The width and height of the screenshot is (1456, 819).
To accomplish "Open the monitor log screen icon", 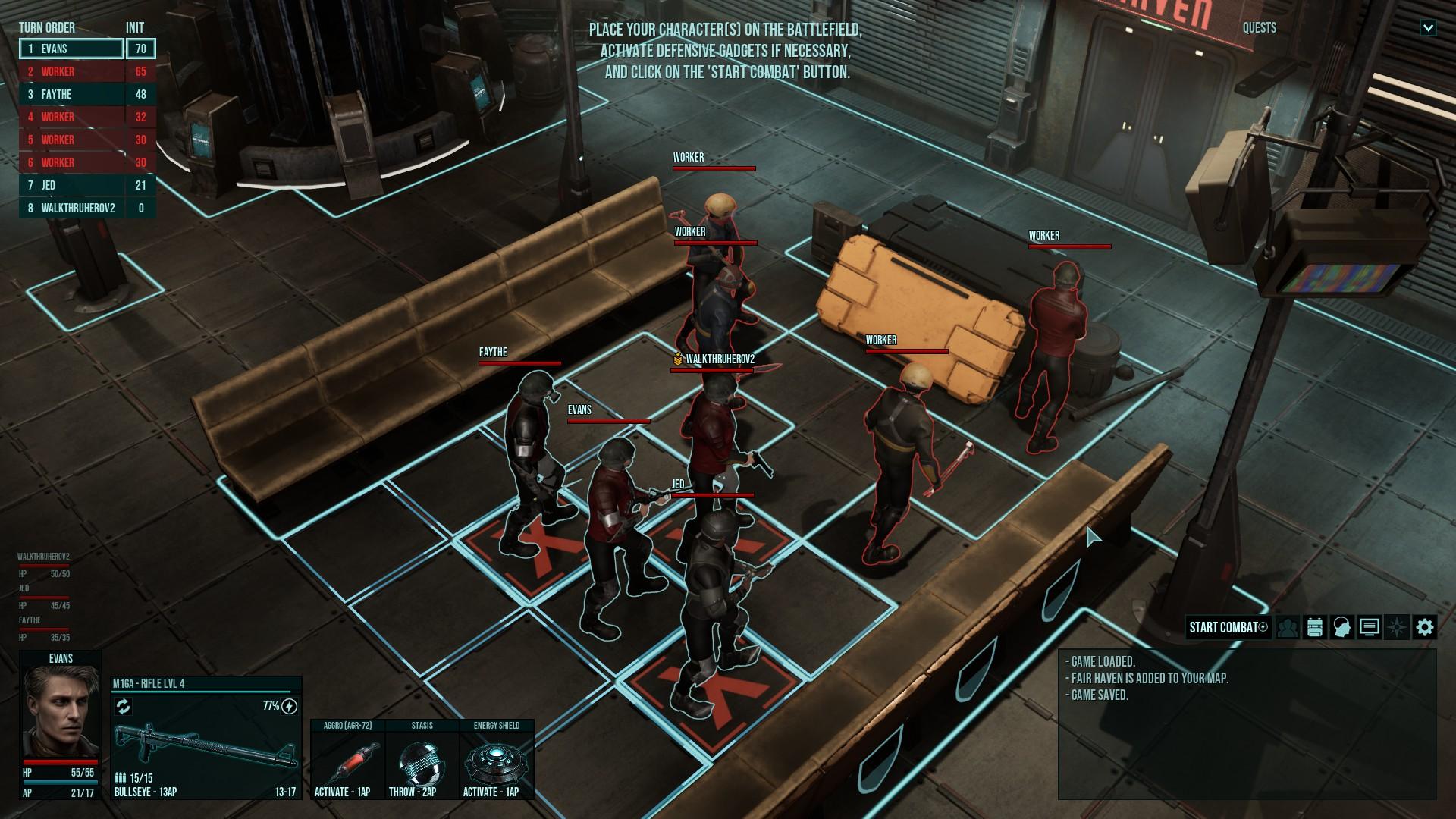I will (1369, 627).
